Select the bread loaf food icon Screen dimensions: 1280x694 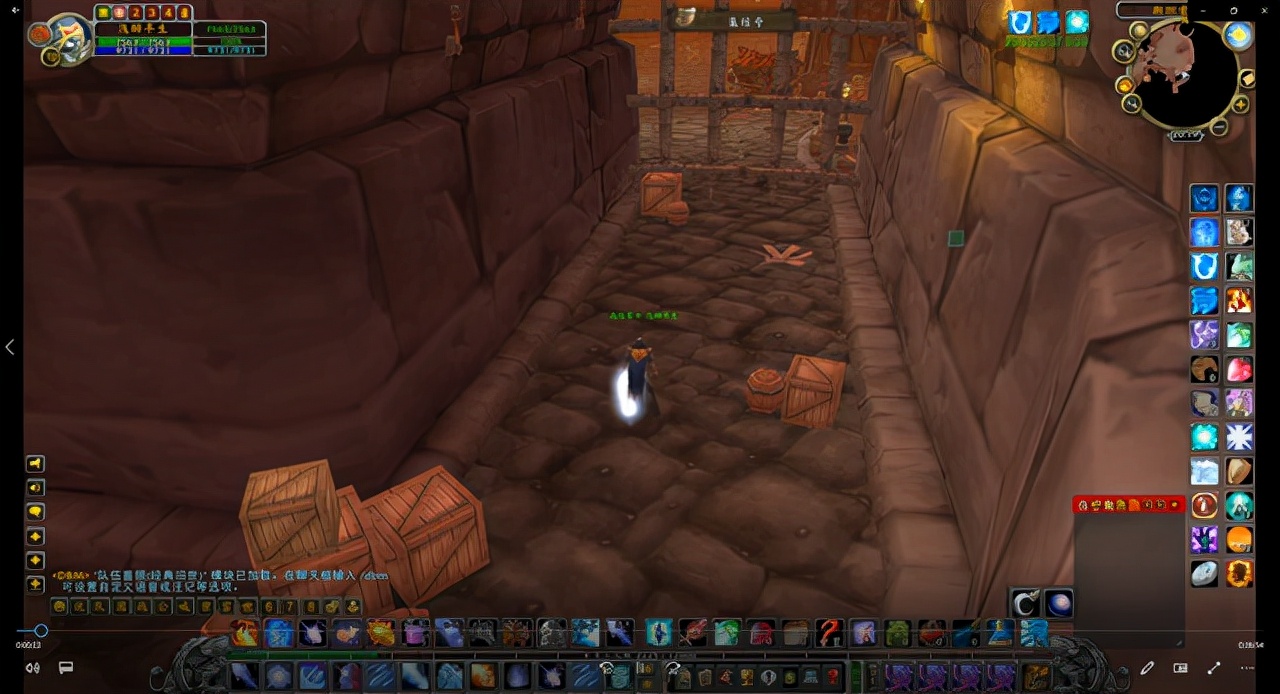(1239, 471)
